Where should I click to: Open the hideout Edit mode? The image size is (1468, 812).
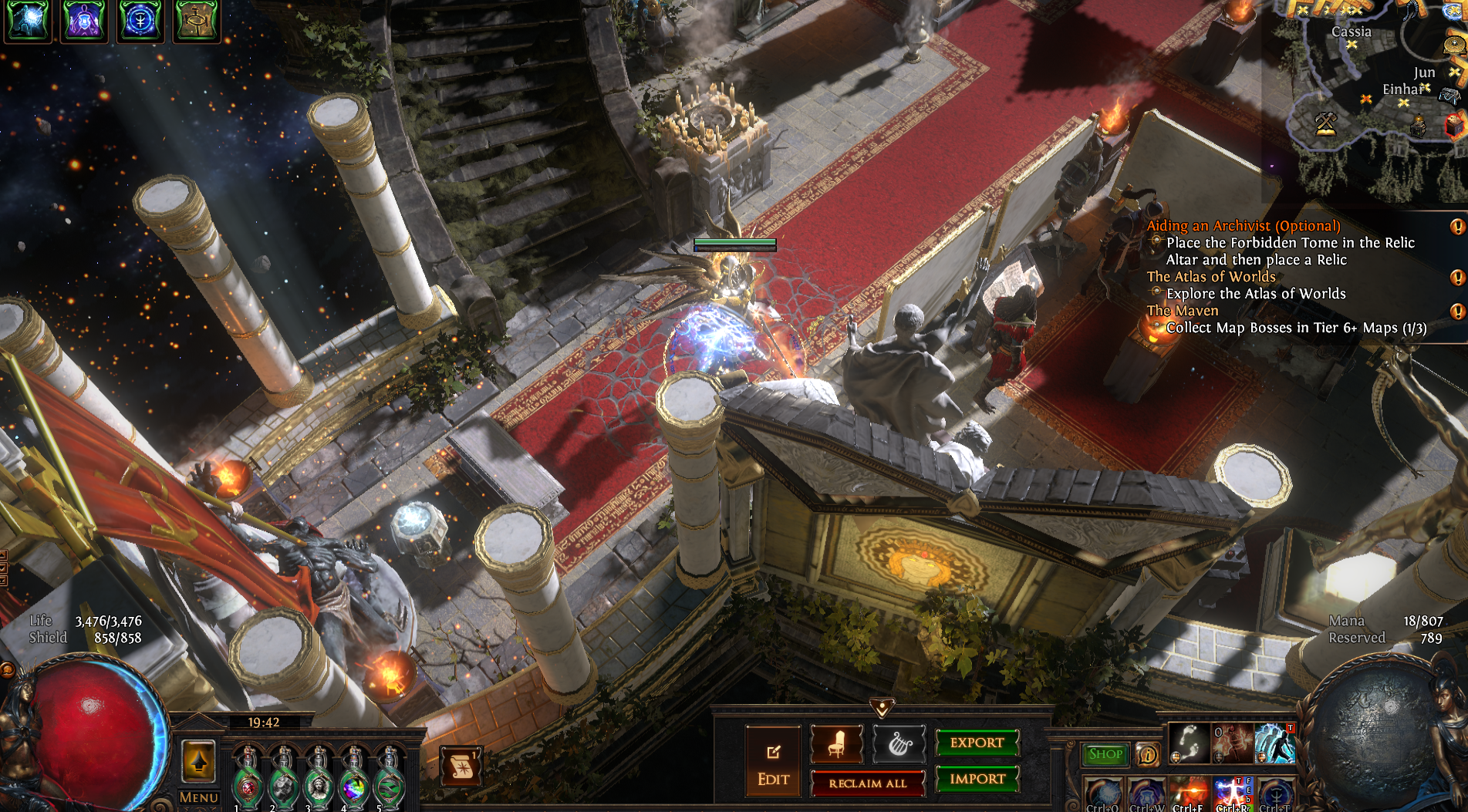[x=773, y=762]
